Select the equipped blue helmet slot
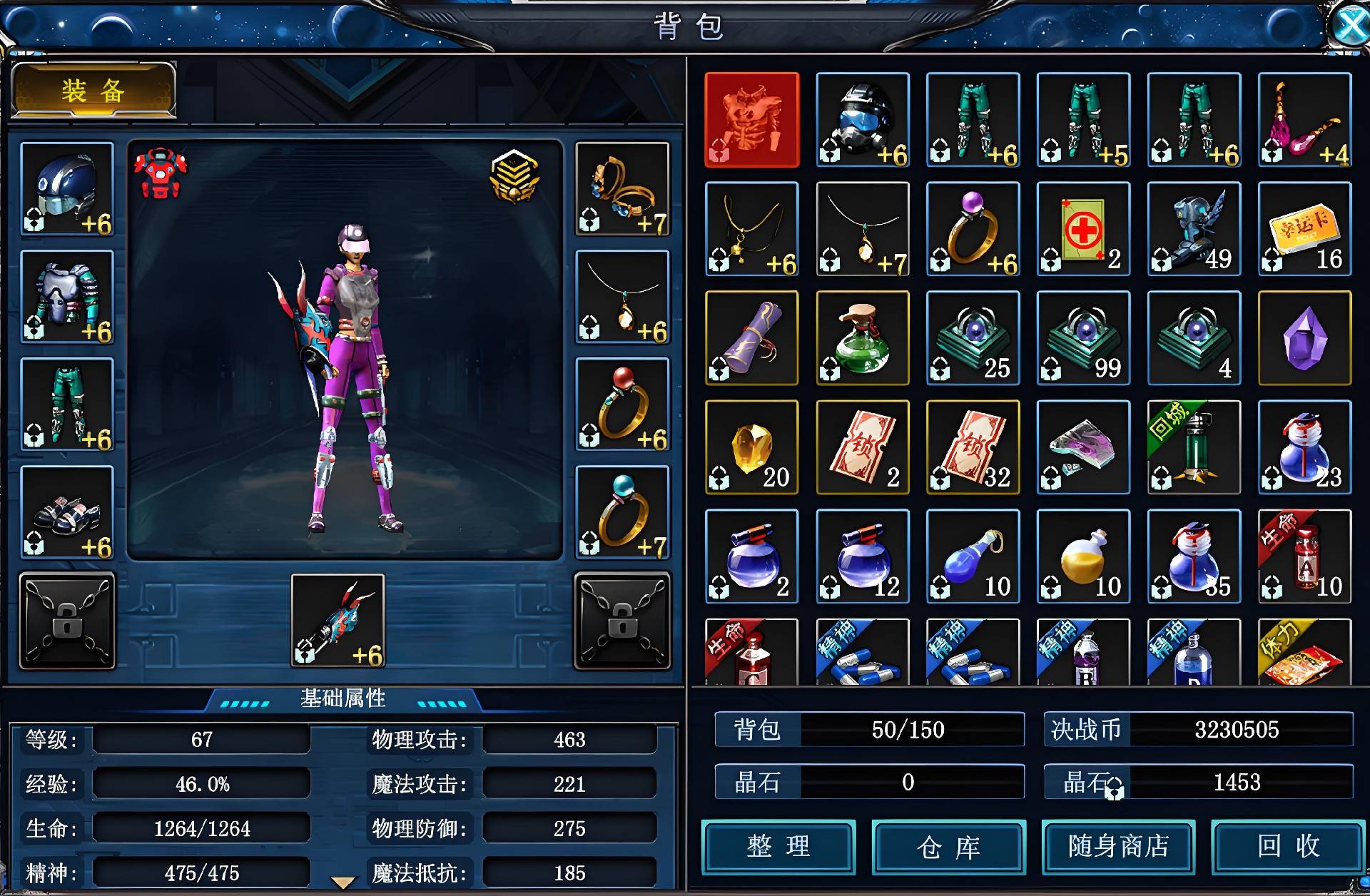Screen dimensions: 1370x896 [x=67, y=189]
